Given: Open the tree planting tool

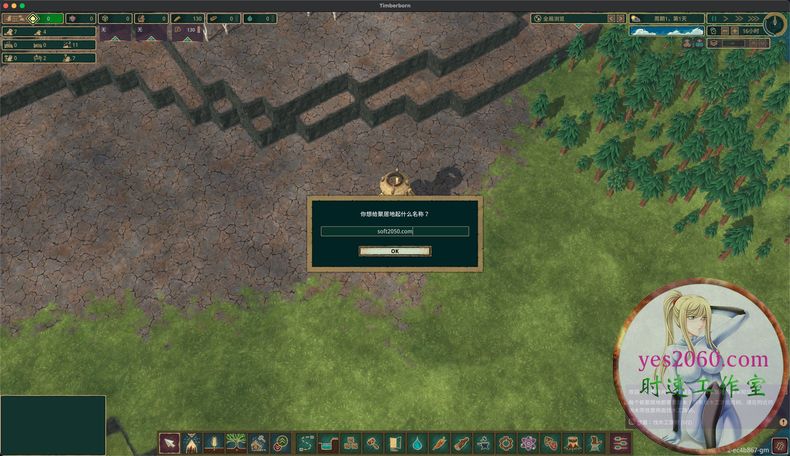Looking at the screenshot, I should [x=236, y=442].
